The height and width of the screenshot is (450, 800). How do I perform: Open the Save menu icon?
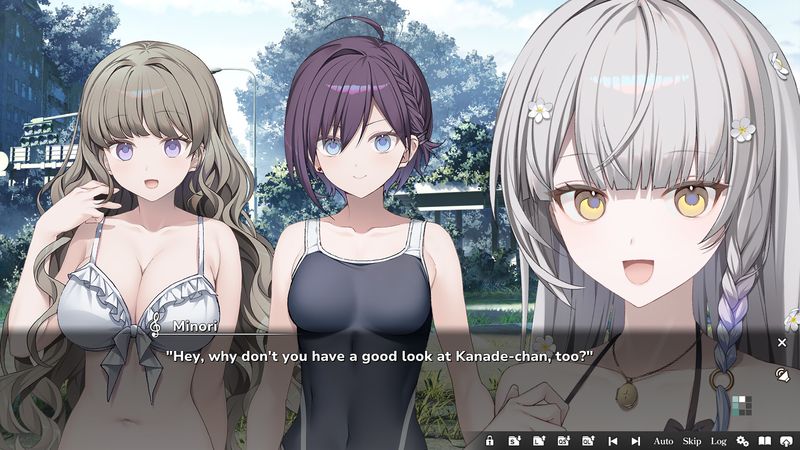(514, 441)
